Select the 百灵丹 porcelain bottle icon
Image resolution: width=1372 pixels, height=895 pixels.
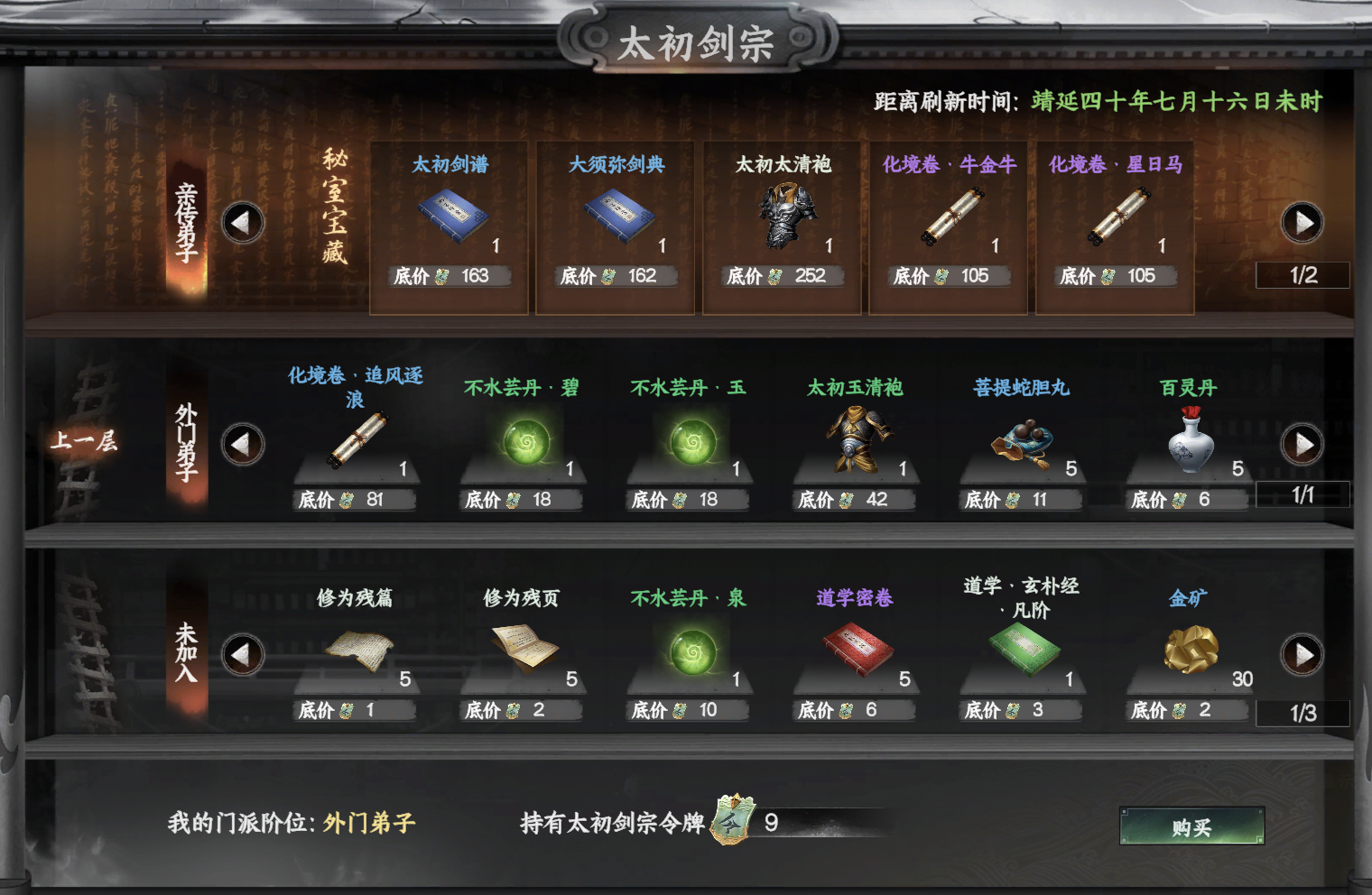pos(1188,440)
